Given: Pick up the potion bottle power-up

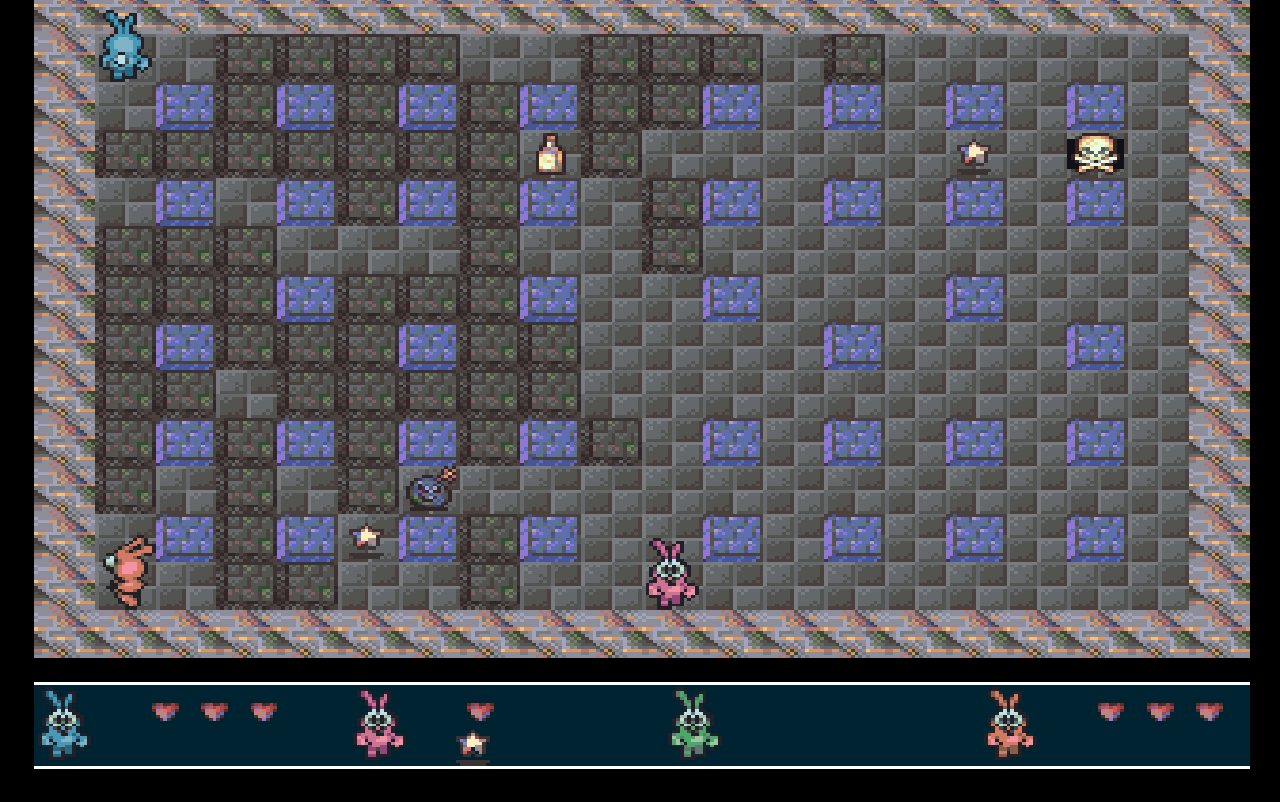Looking at the screenshot, I should tap(548, 155).
